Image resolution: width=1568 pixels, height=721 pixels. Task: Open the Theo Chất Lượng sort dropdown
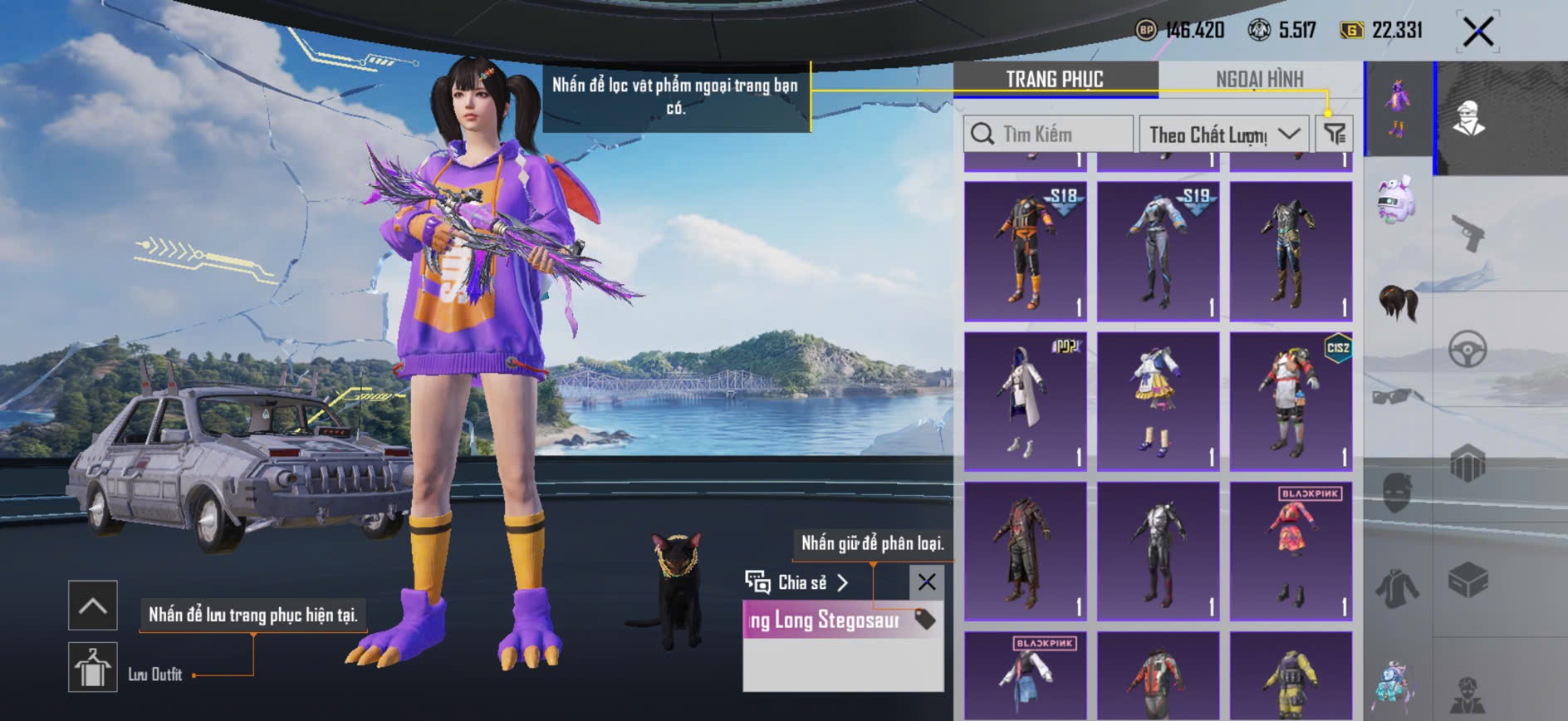[1224, 134]
